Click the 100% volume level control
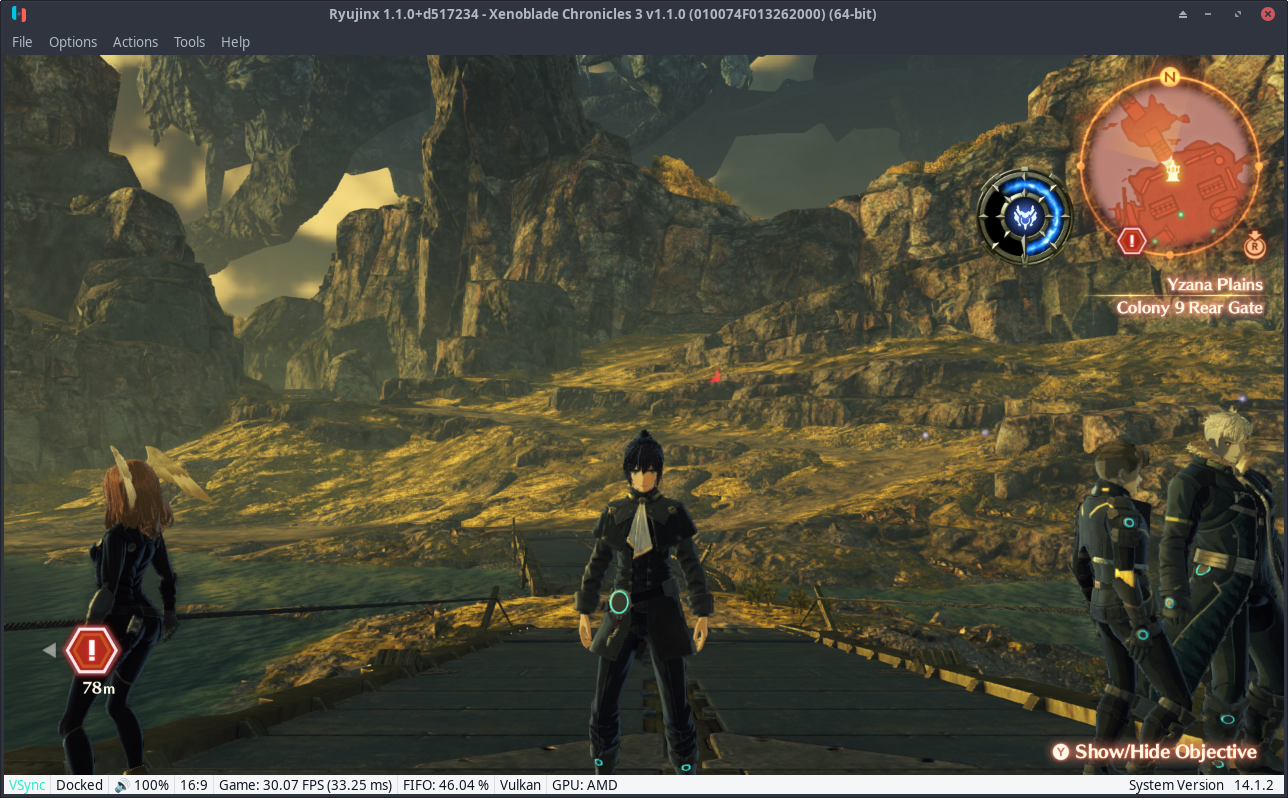Screen dimensions: 1288x798 [150, 785]
